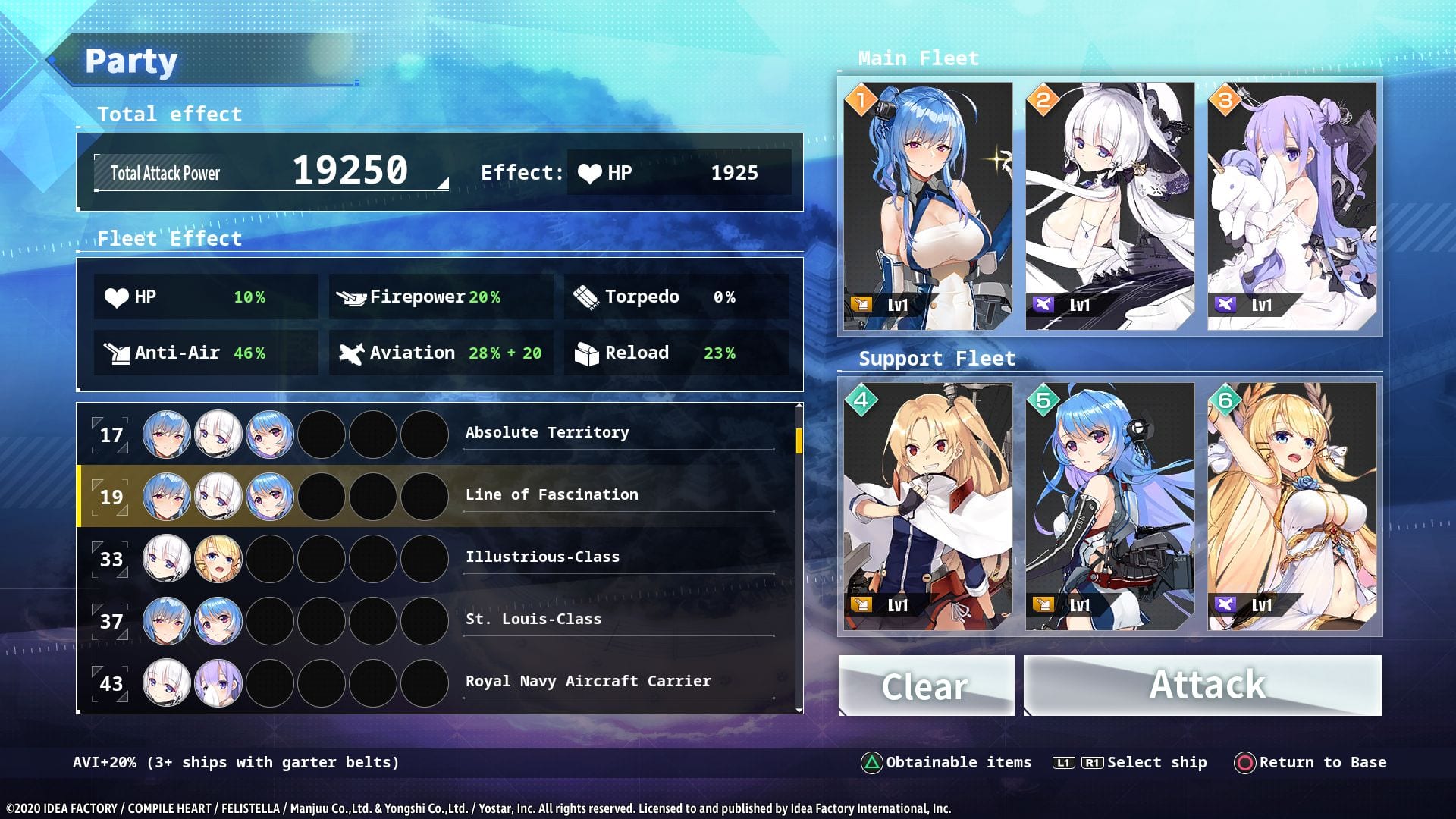This screenshot has width=1456, height=819.
Task: Click the Attack button
Action: tap(1203, 686)
